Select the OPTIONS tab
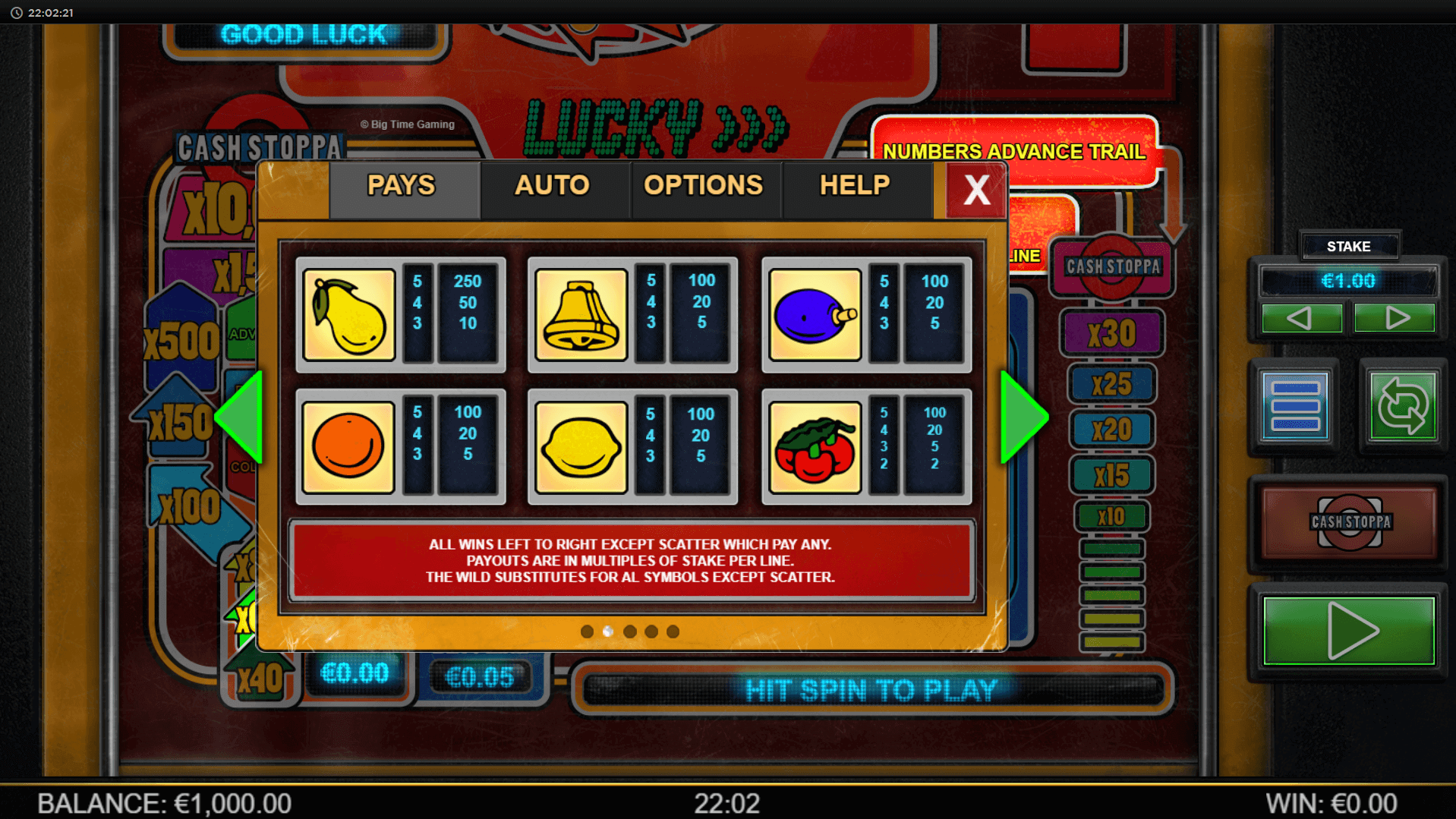This screenshot has width=1456, height=819. point(703,186)
